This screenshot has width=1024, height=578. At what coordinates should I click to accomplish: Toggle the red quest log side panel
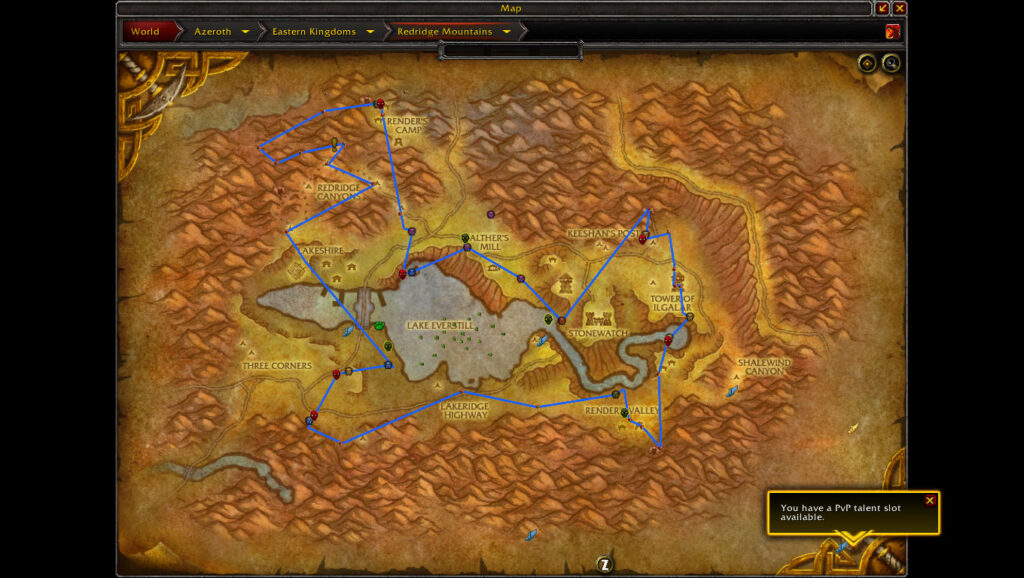pyautogui.click(x=892, y=31)
